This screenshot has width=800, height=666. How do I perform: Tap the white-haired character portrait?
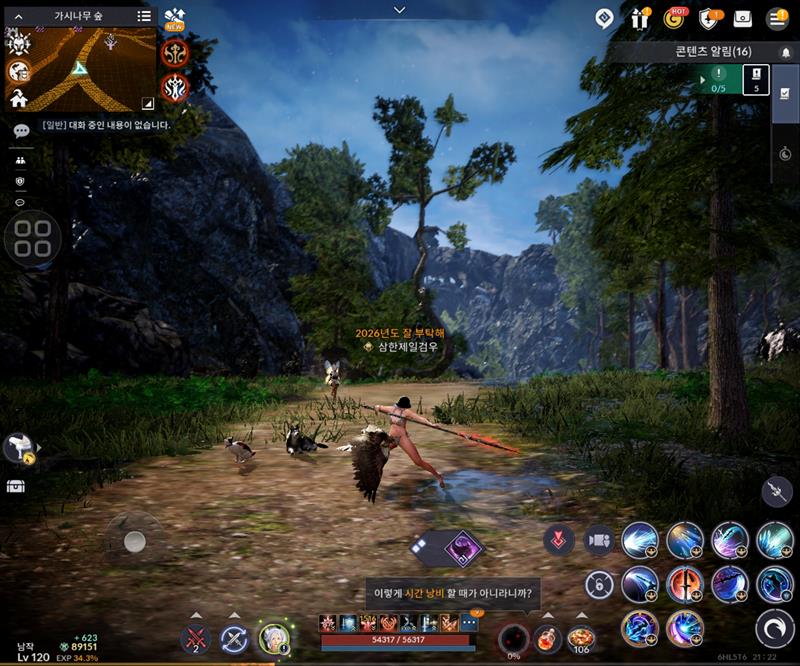(273, 638)
